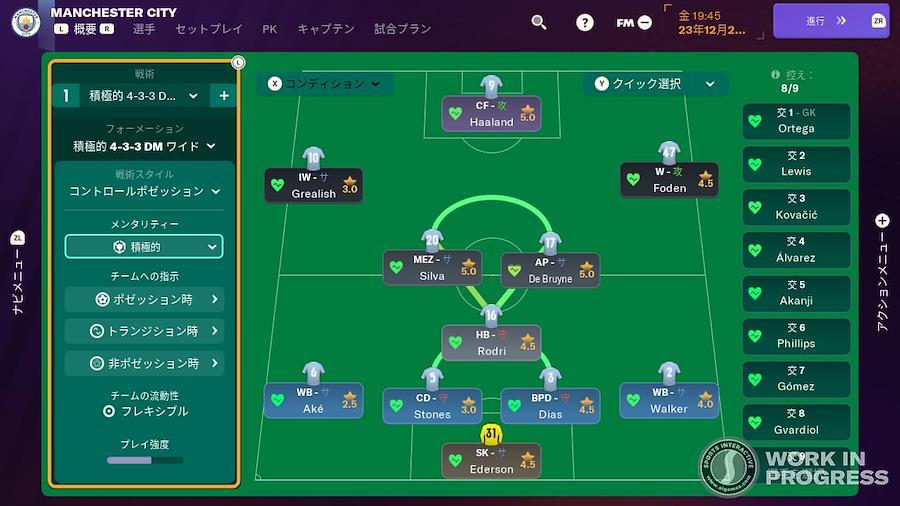
Task: Open the help question mark icon
Action: pyautogui.click(x=585, y=22)
